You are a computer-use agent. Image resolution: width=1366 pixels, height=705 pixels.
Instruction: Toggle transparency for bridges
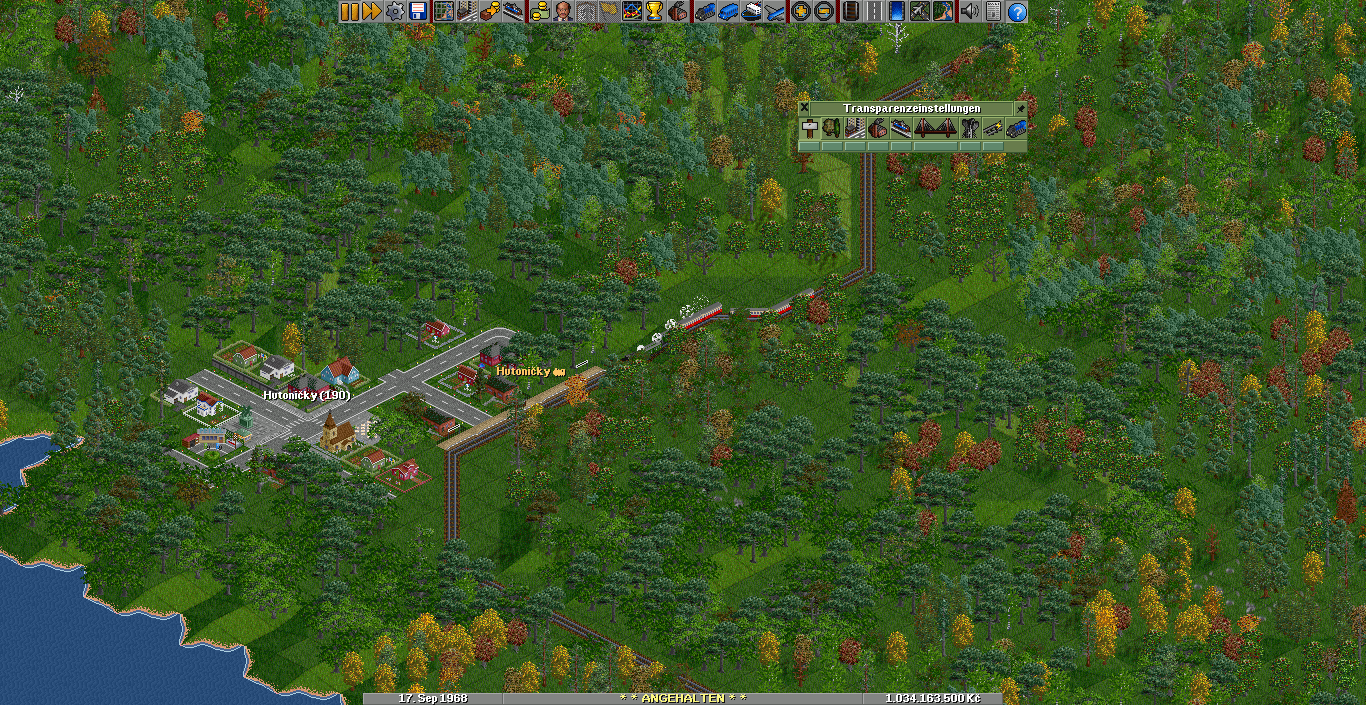(x=936, y=128)
